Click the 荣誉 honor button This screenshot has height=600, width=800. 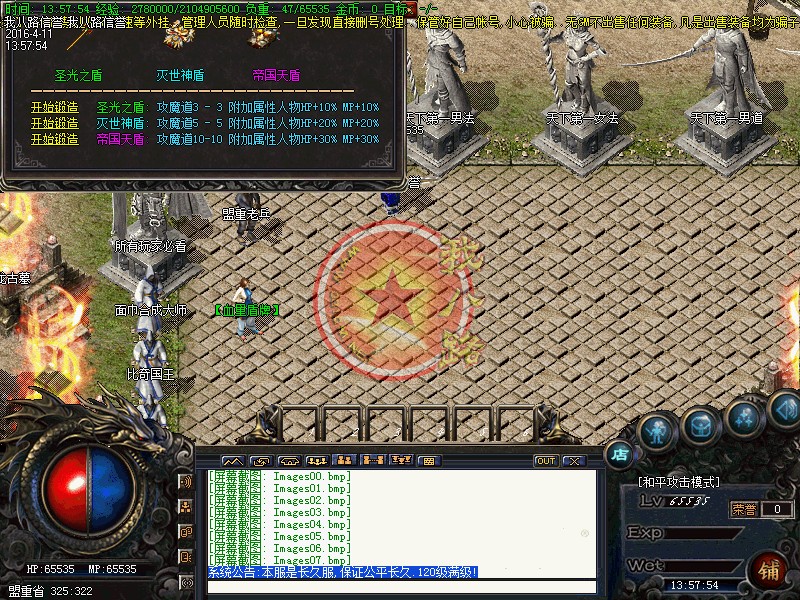[x=743, y=509]
